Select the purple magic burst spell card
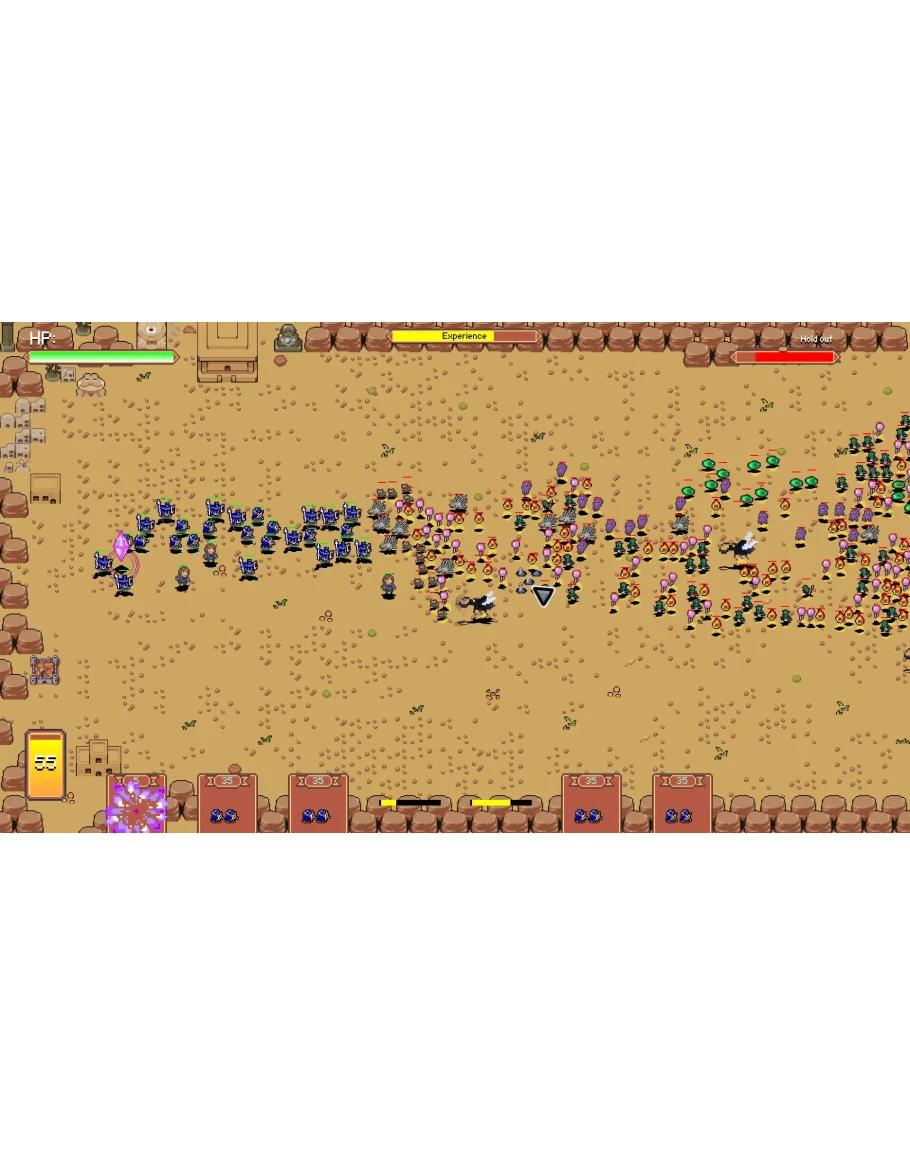The height and width of the screenshot is (1155, 910). [x=137, y=804]
